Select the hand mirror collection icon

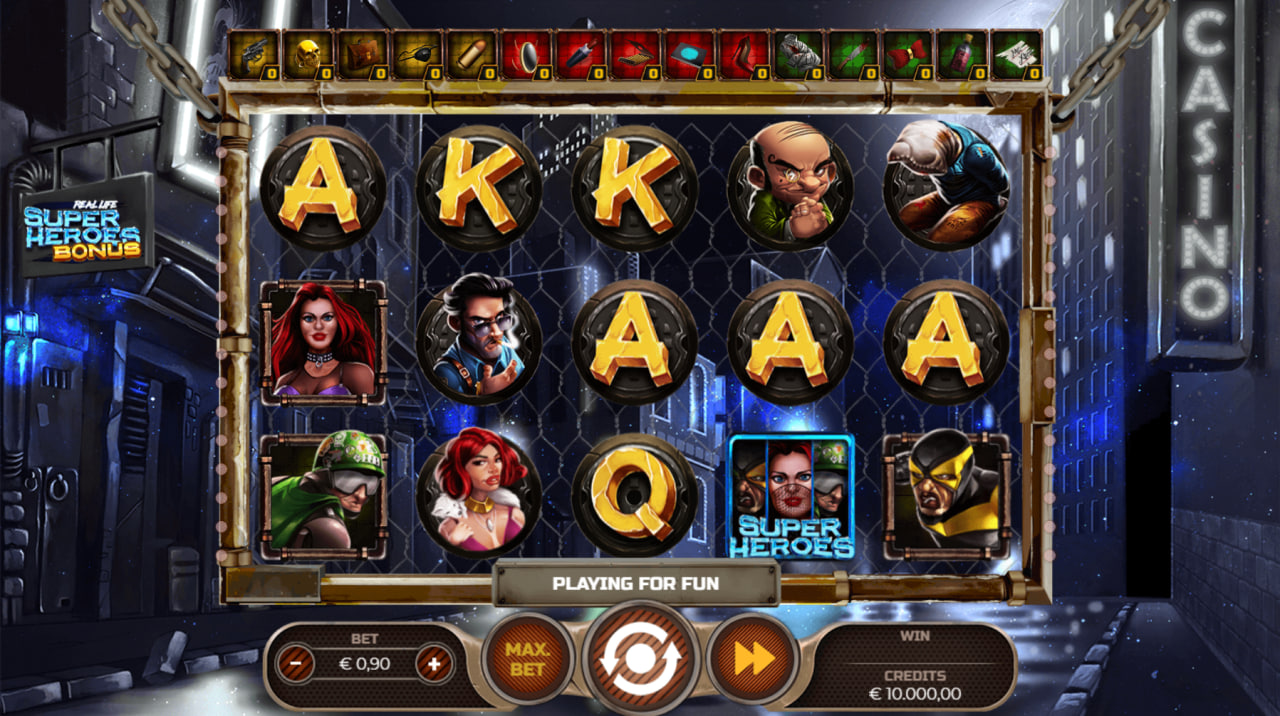point(526,54)
